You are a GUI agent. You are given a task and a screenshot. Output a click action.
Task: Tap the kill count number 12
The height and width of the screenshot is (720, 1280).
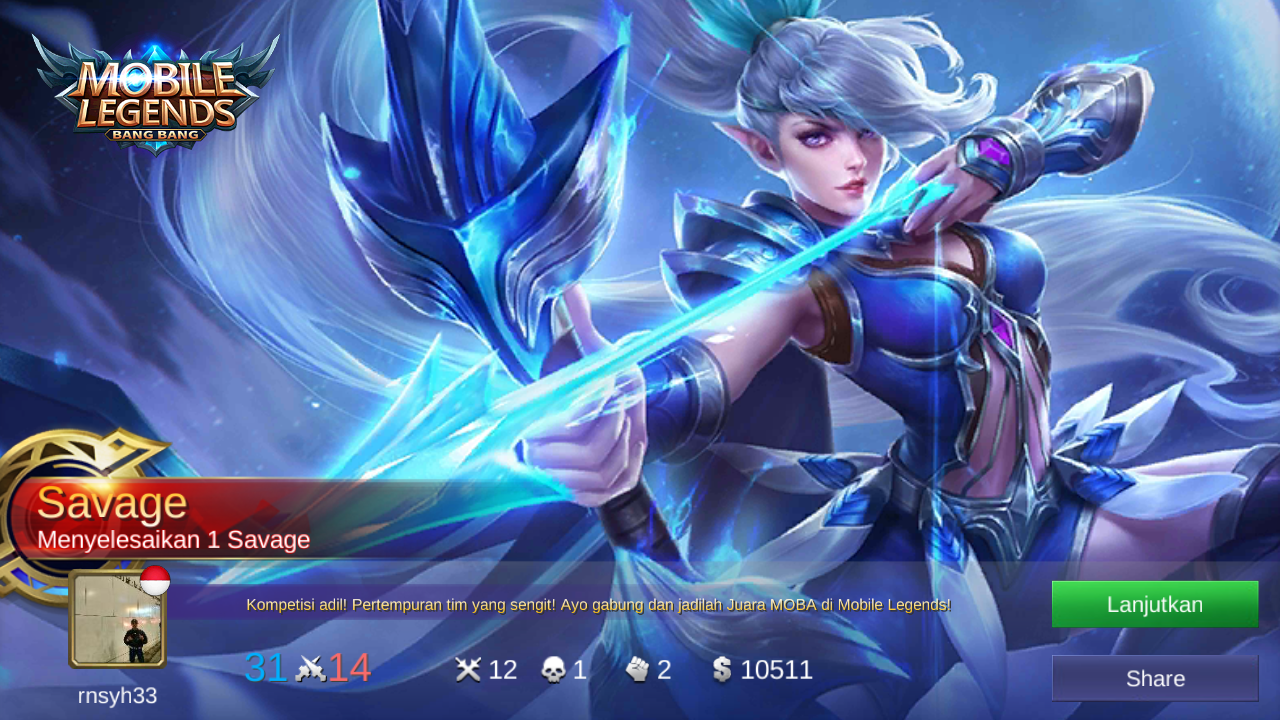[505, 669]
